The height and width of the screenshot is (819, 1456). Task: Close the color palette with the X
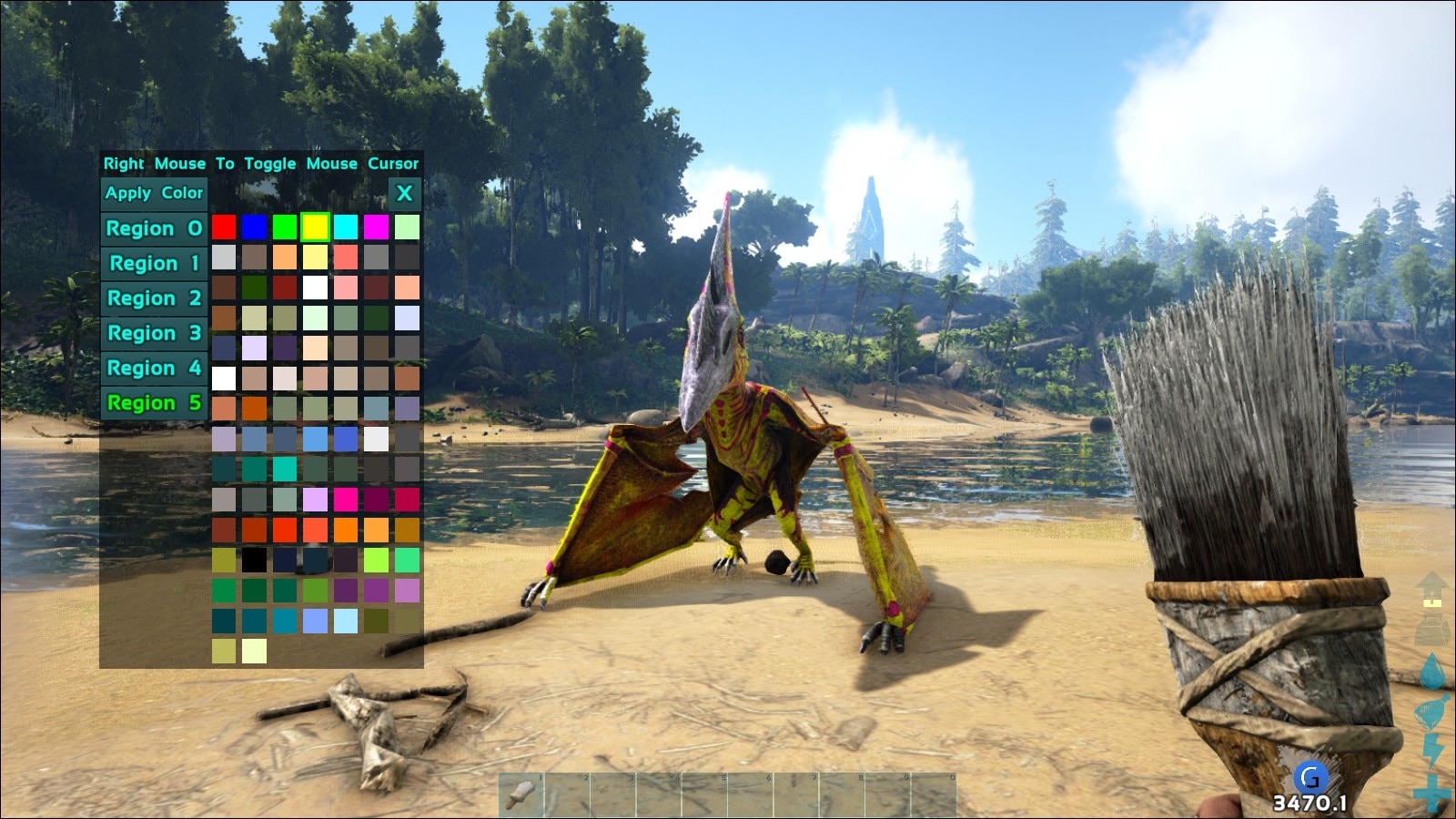point(403,193)
